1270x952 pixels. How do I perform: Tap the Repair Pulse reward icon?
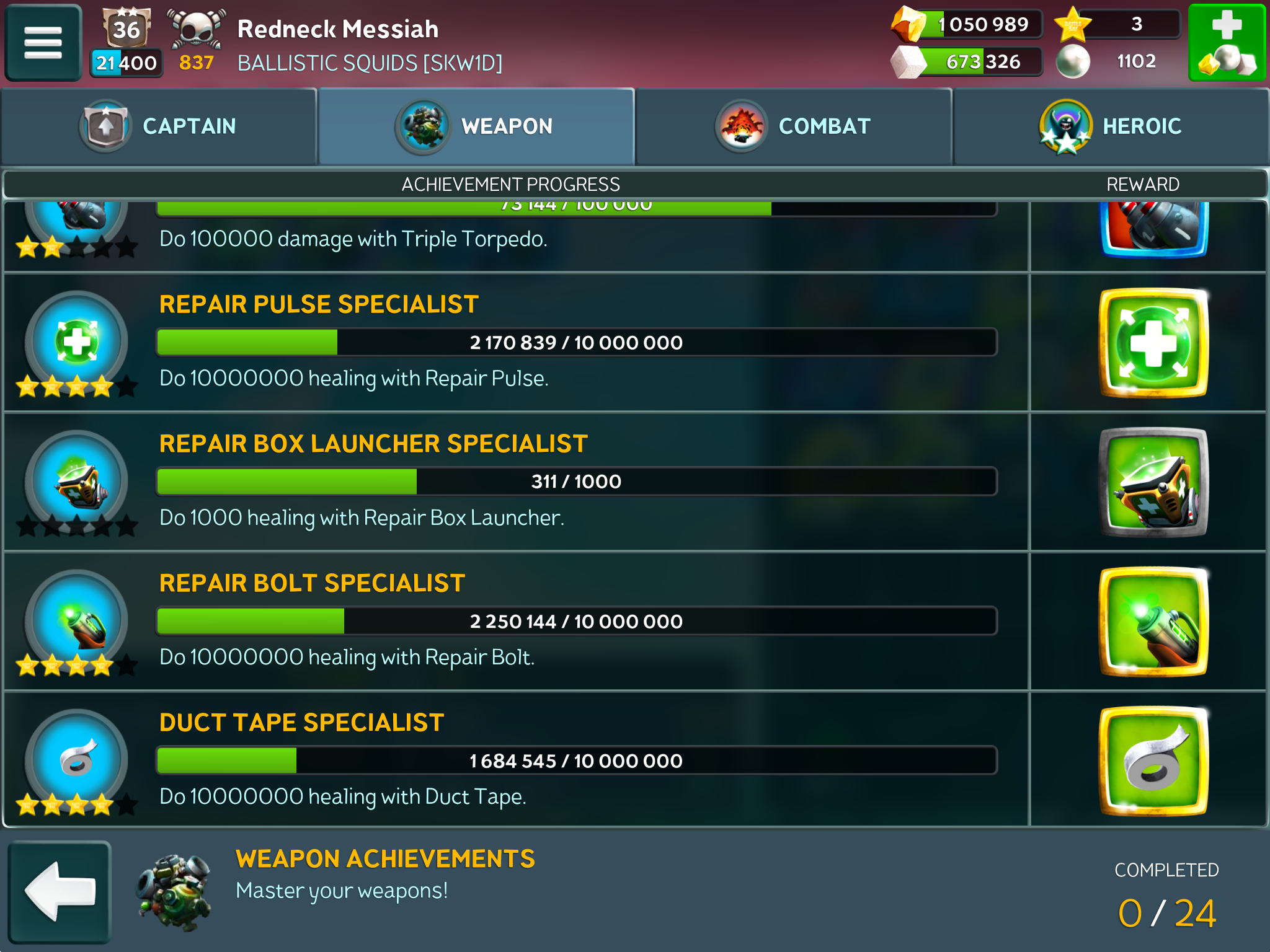coord(1153,343)
